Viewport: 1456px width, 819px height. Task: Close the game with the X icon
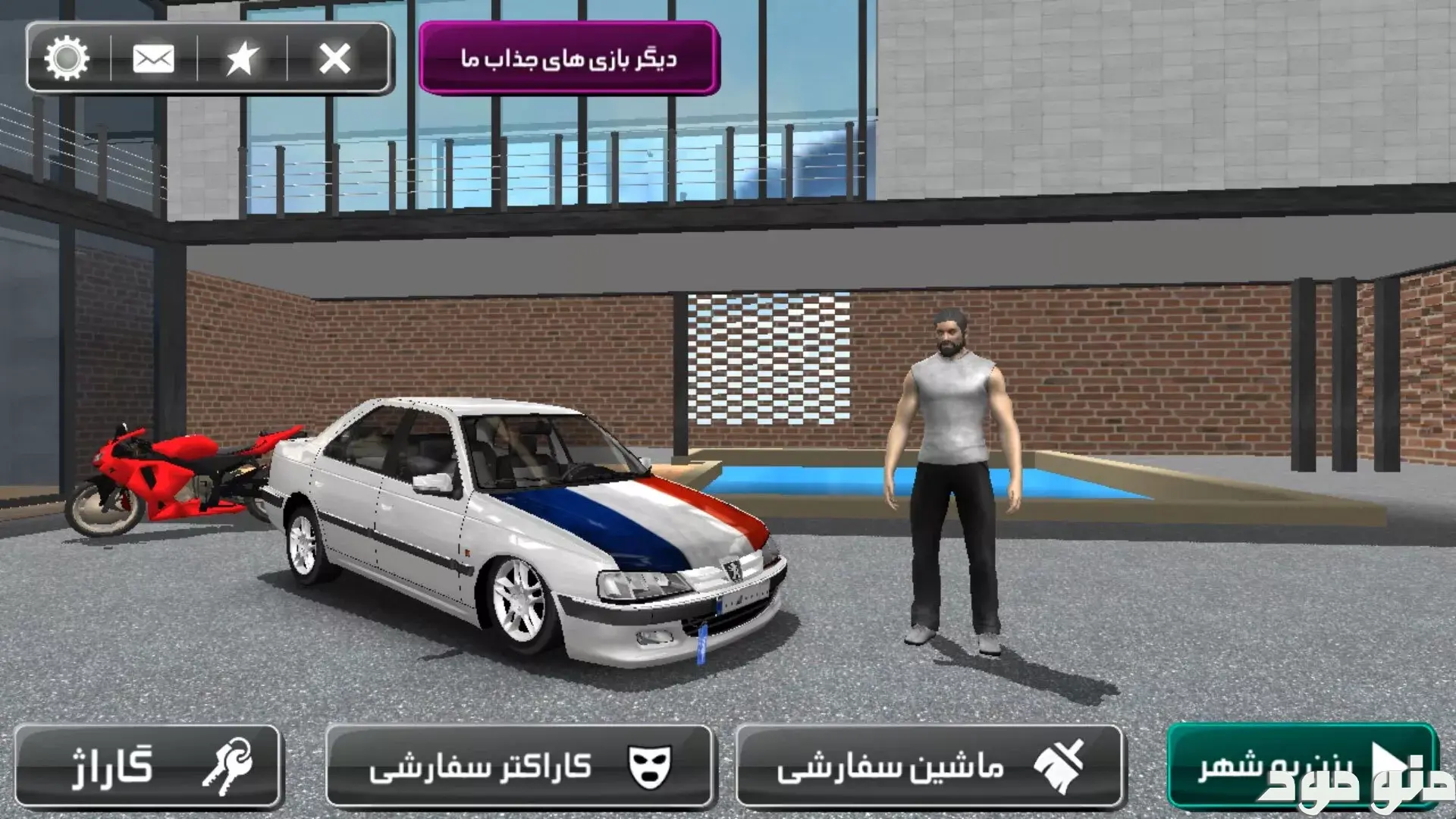[x=334, y=58]
